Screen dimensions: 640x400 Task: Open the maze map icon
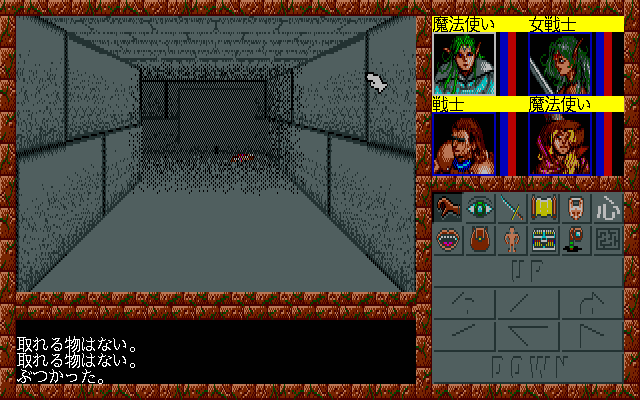(x=607, y=239)
